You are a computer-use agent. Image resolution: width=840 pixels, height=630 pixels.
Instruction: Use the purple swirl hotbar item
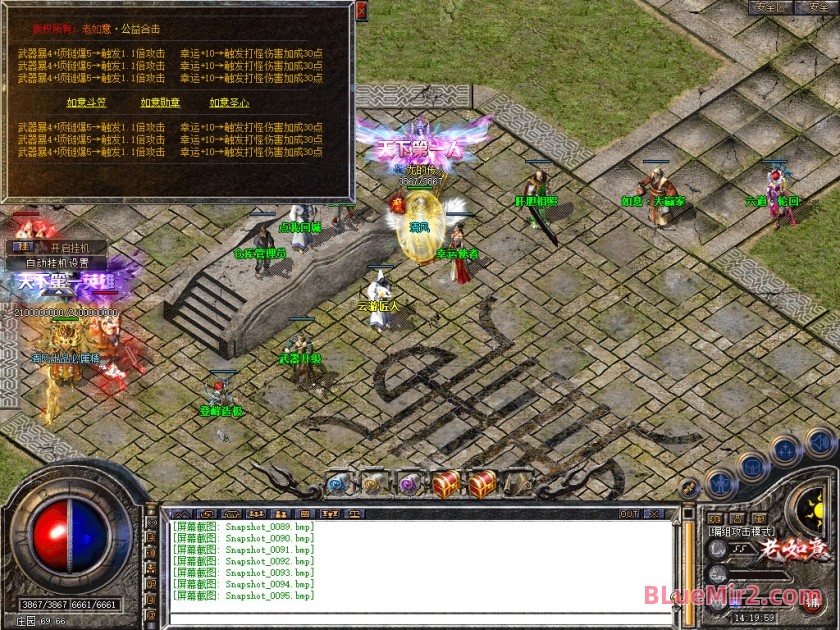(407, 484)
